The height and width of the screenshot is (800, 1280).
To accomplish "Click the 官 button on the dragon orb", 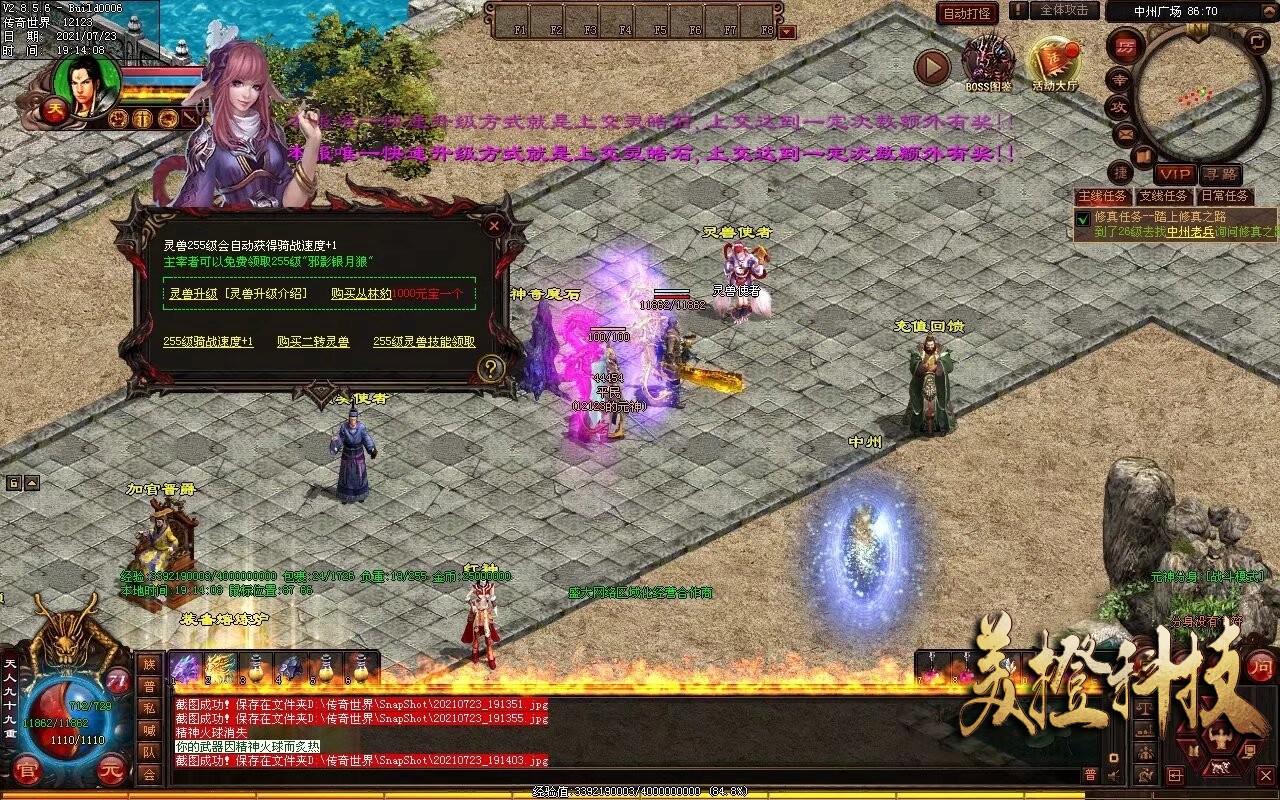I will (x=28, y=771).
